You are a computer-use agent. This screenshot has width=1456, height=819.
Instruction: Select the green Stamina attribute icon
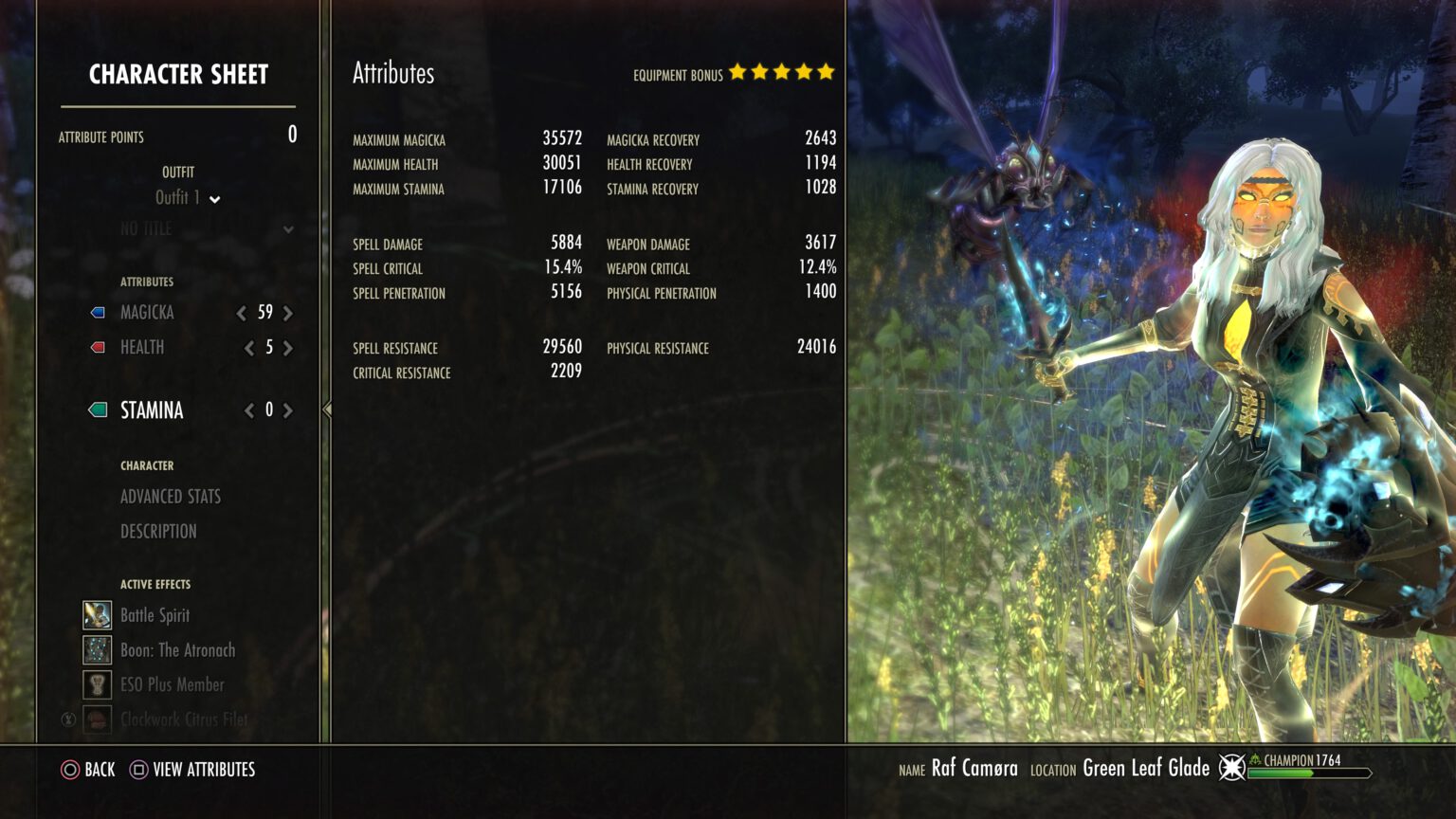pyautogui.click(x=96, y=409)
